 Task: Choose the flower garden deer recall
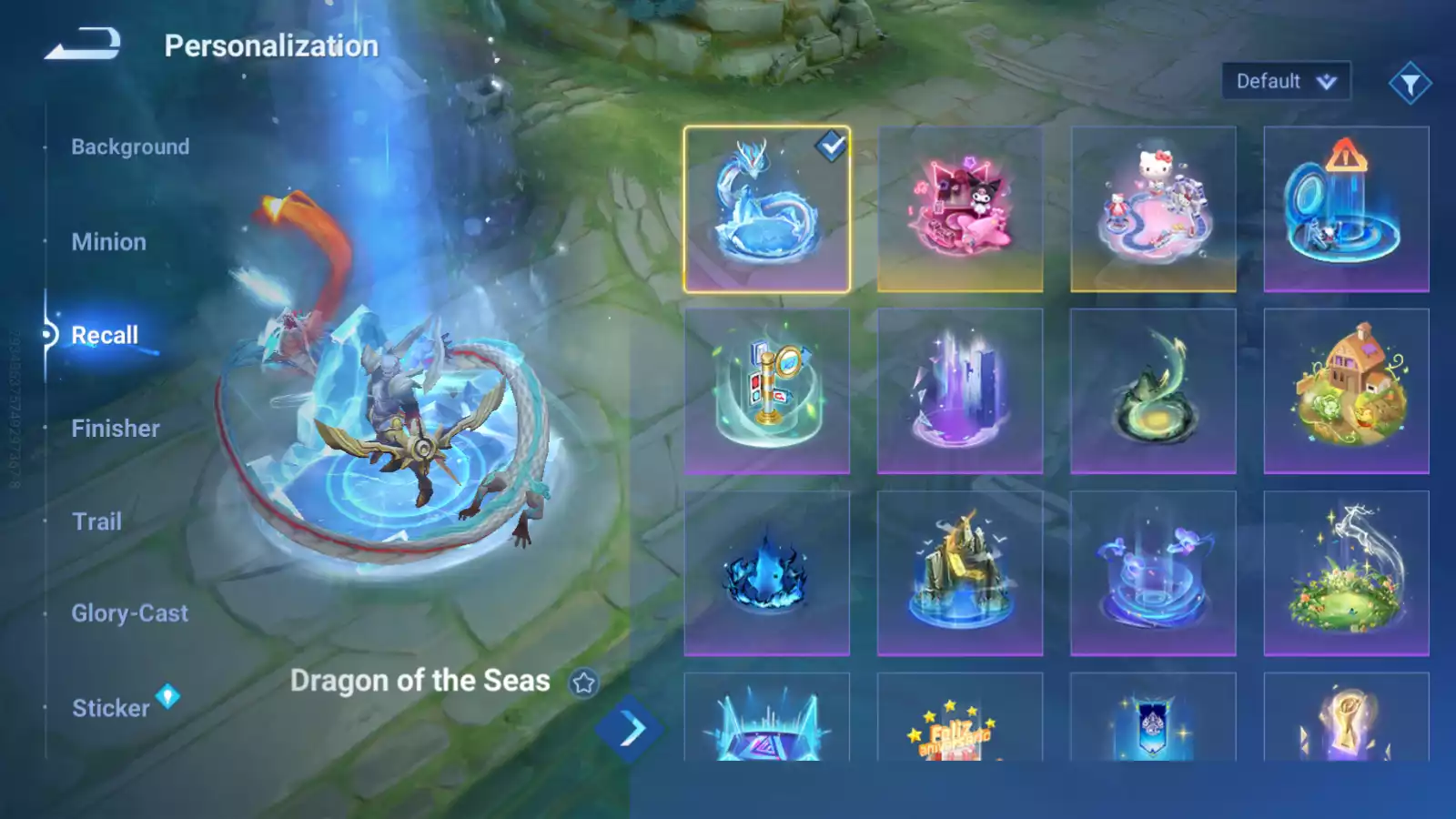1346,573
